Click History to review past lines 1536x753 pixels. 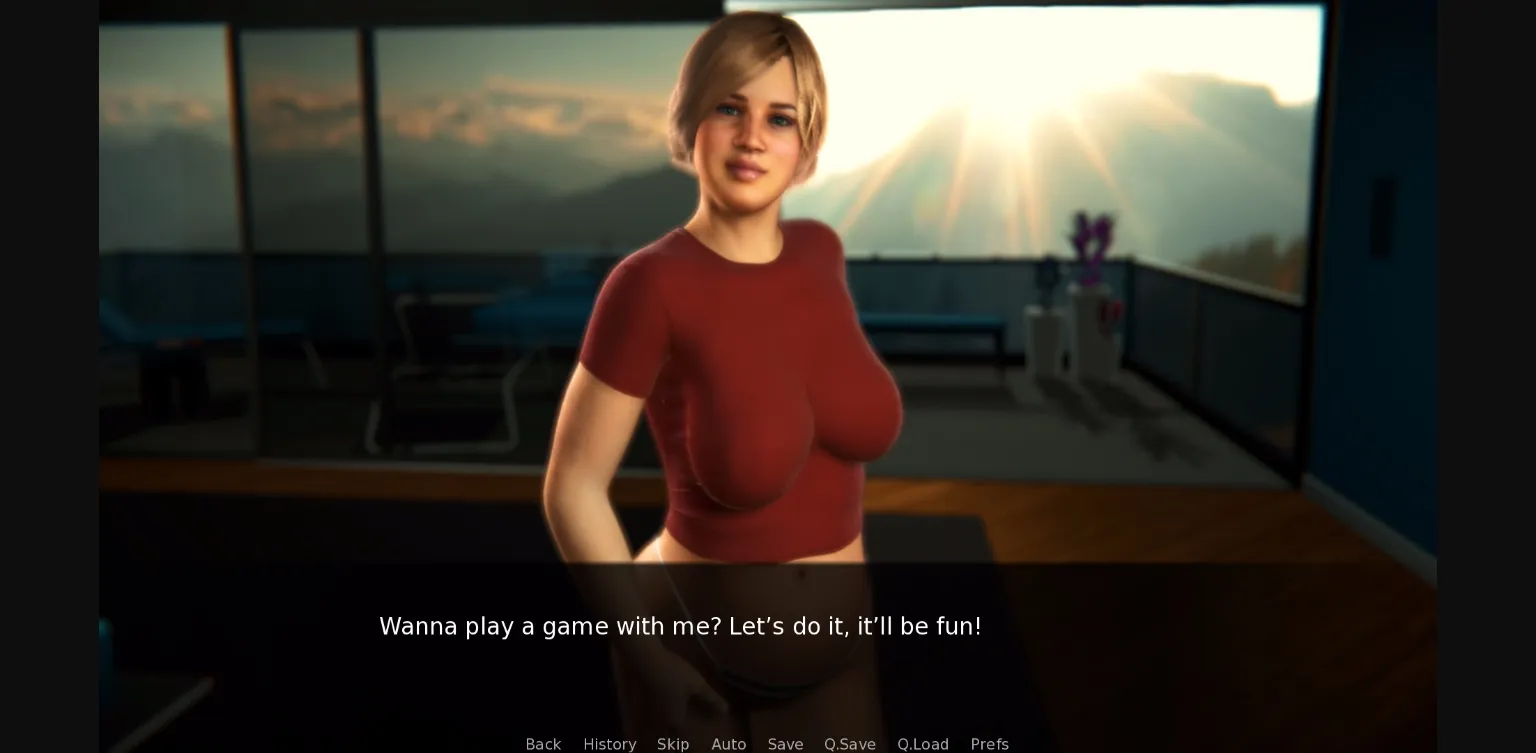(x=609, y=744)
